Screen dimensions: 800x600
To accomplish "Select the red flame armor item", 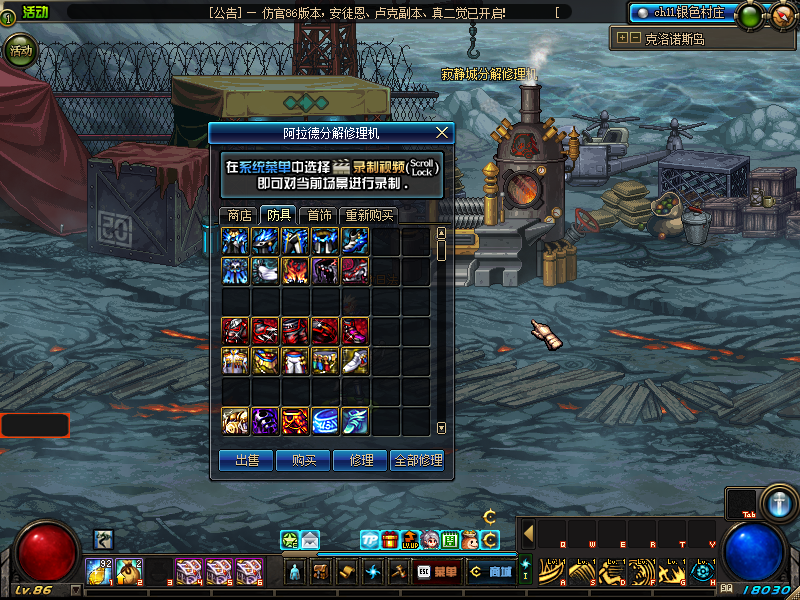I will (x=296, y=272).
